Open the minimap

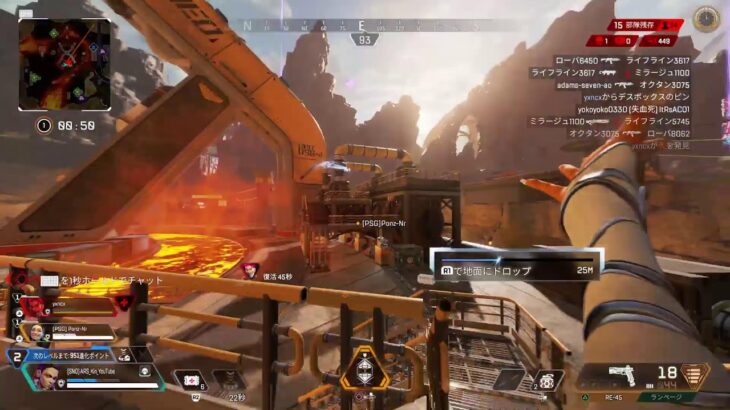pos(65,63)
